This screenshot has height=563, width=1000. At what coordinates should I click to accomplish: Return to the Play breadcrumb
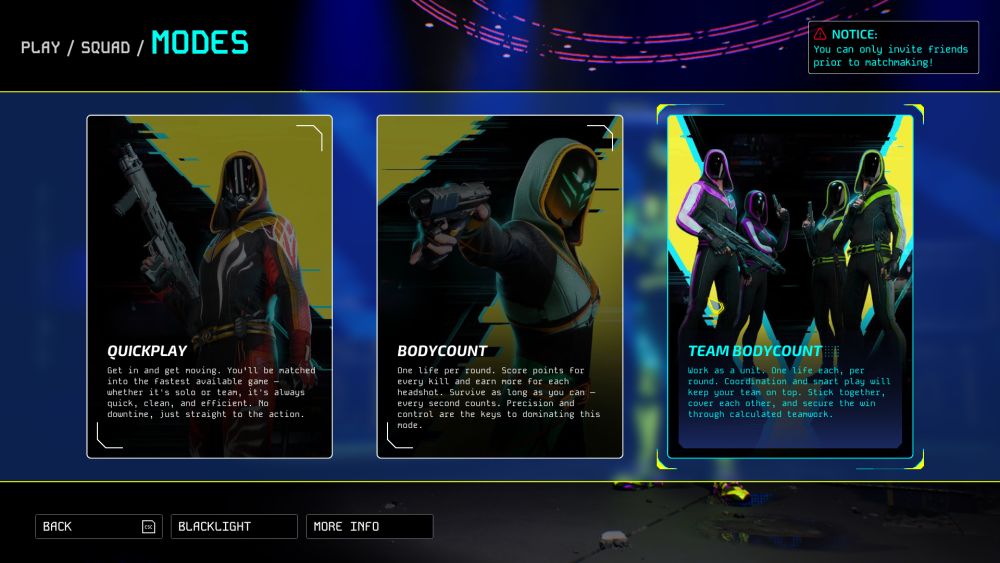coord(41,46)
